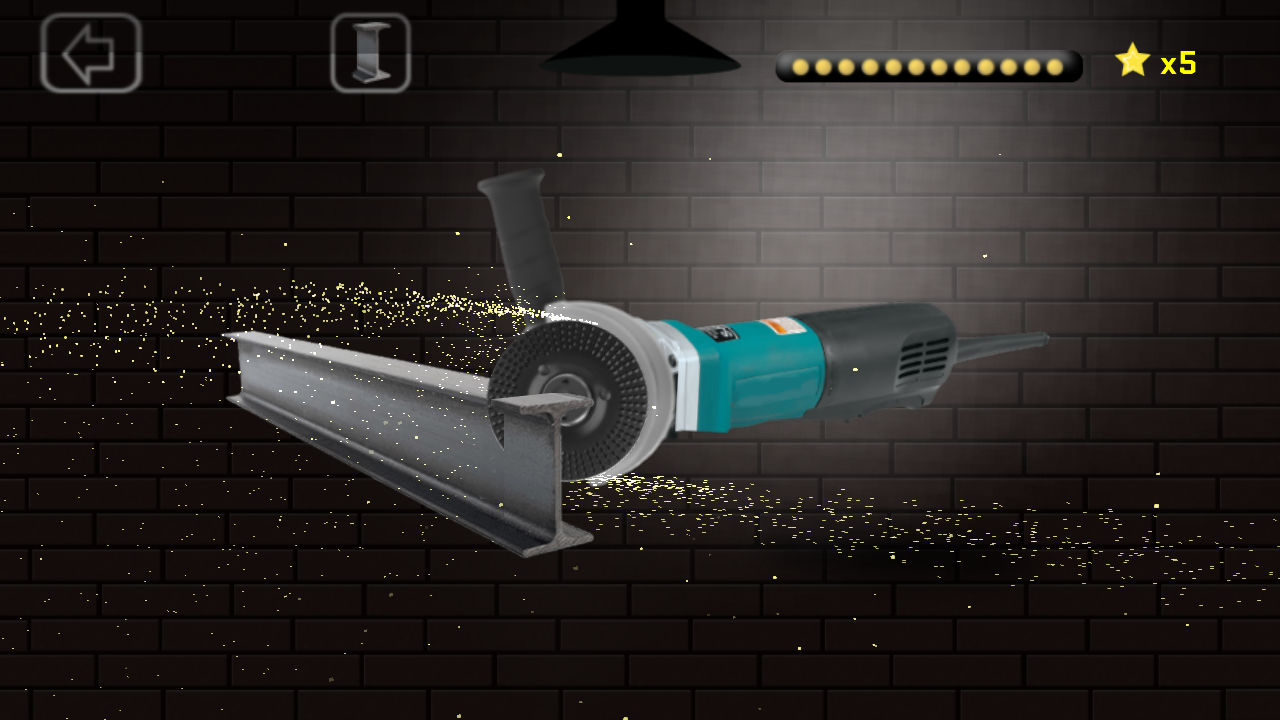Click the top-left menu arrow panel
The width and height of the screenshot is (1280, 720).
pos(90,54)
